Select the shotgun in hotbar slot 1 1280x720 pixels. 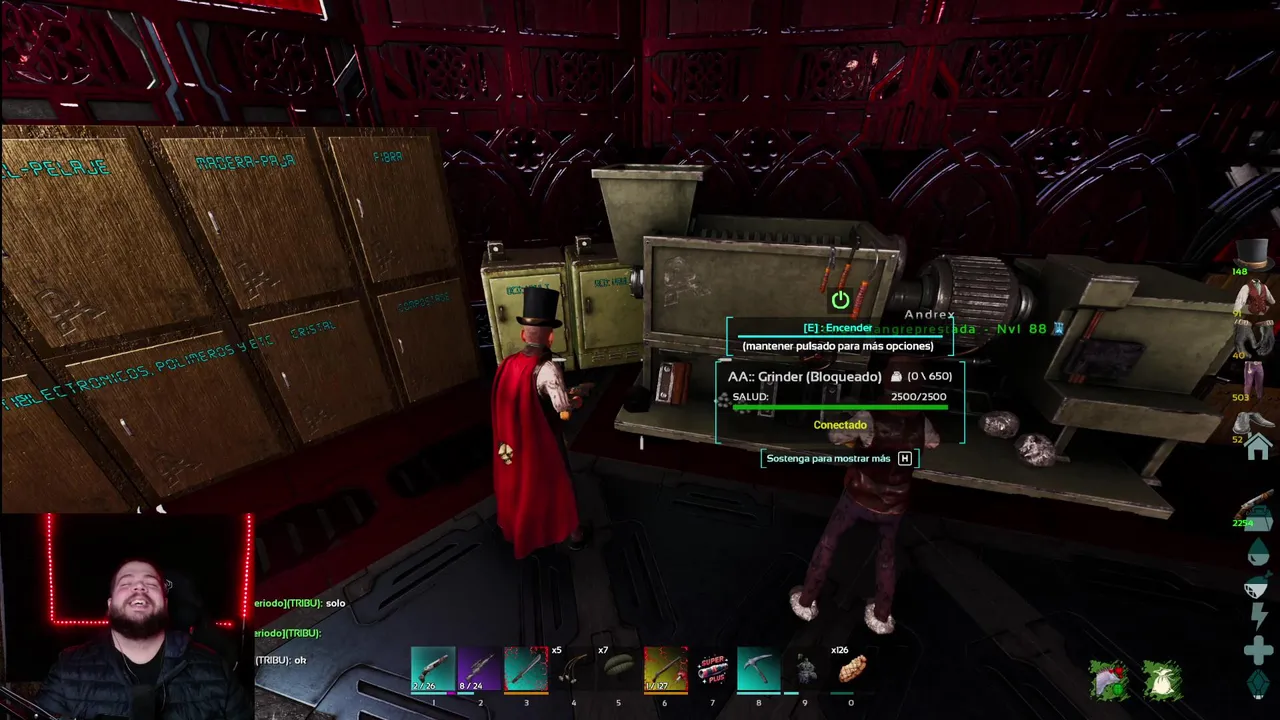(433, 670)
